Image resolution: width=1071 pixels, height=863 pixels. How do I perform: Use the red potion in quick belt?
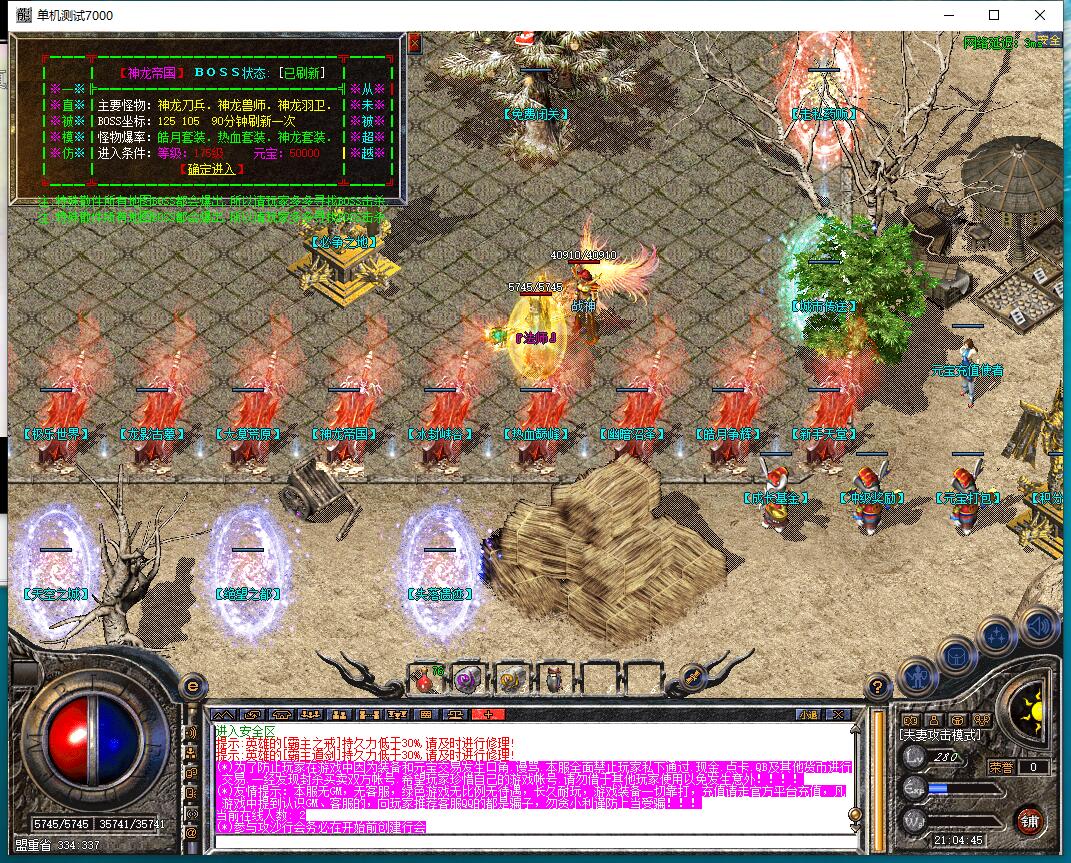point(426,678)
